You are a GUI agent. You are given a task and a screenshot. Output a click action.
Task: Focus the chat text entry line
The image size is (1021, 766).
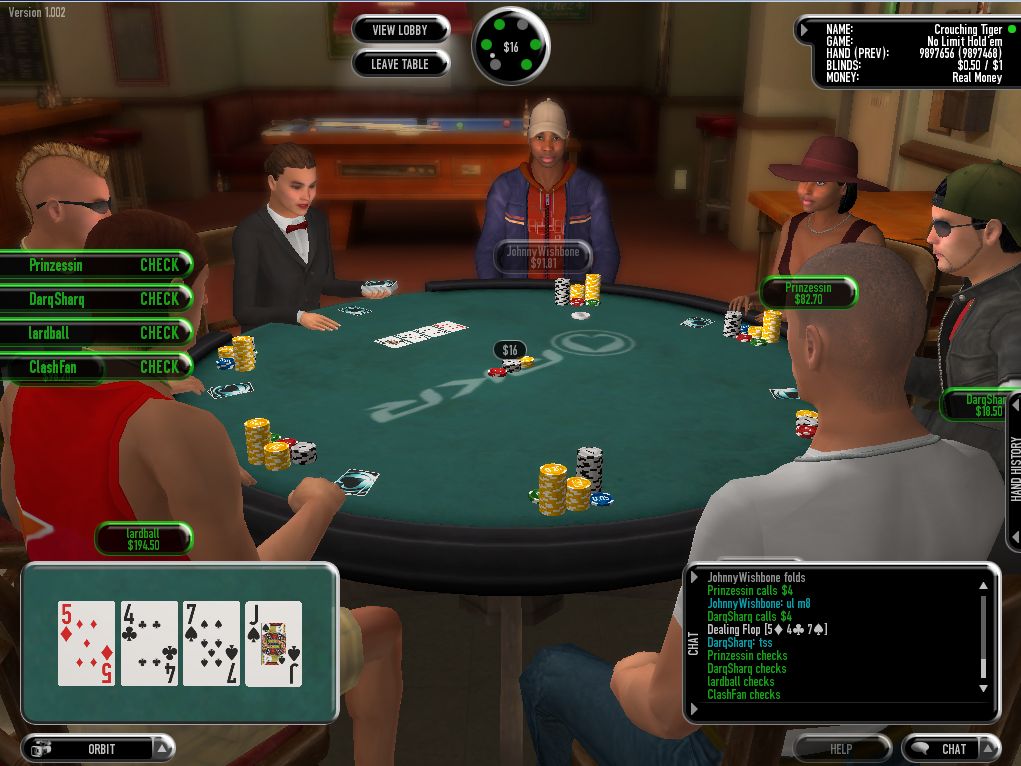tap(840, 710)
